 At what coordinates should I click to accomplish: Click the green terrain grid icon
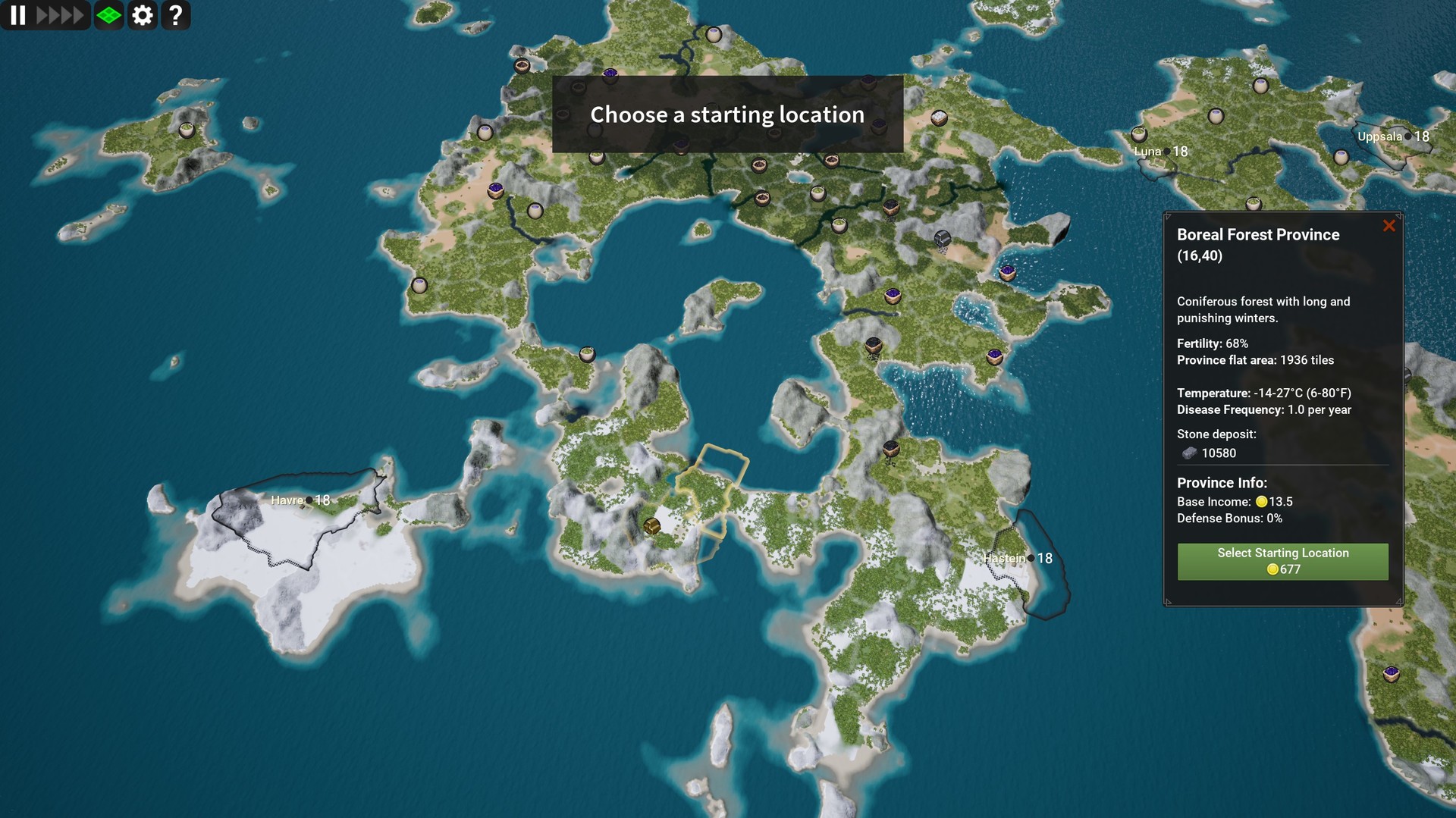click(108, 15)
